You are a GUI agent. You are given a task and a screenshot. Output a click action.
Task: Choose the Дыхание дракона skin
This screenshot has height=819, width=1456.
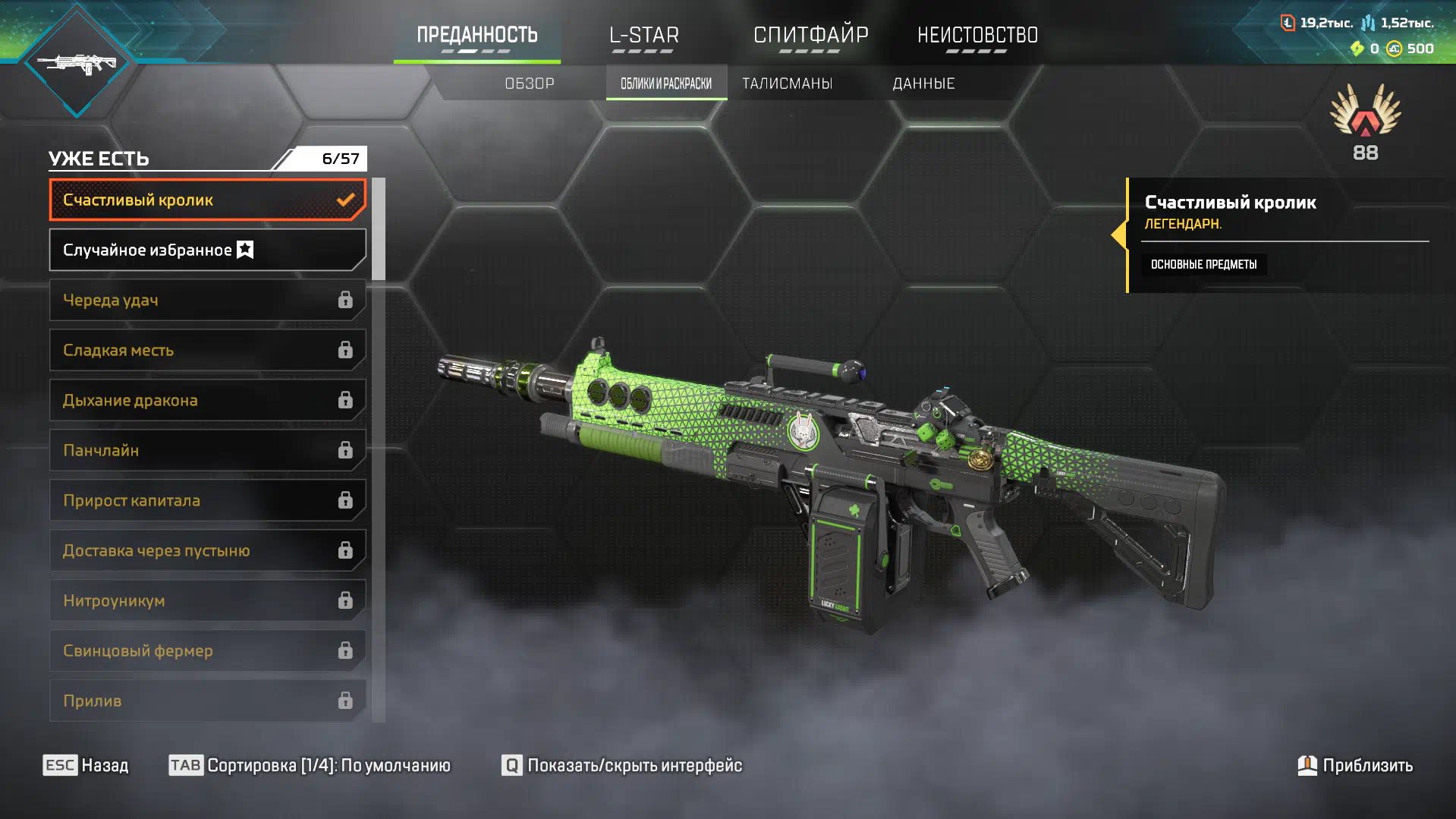pyautogui.click(x=207, y=400)
